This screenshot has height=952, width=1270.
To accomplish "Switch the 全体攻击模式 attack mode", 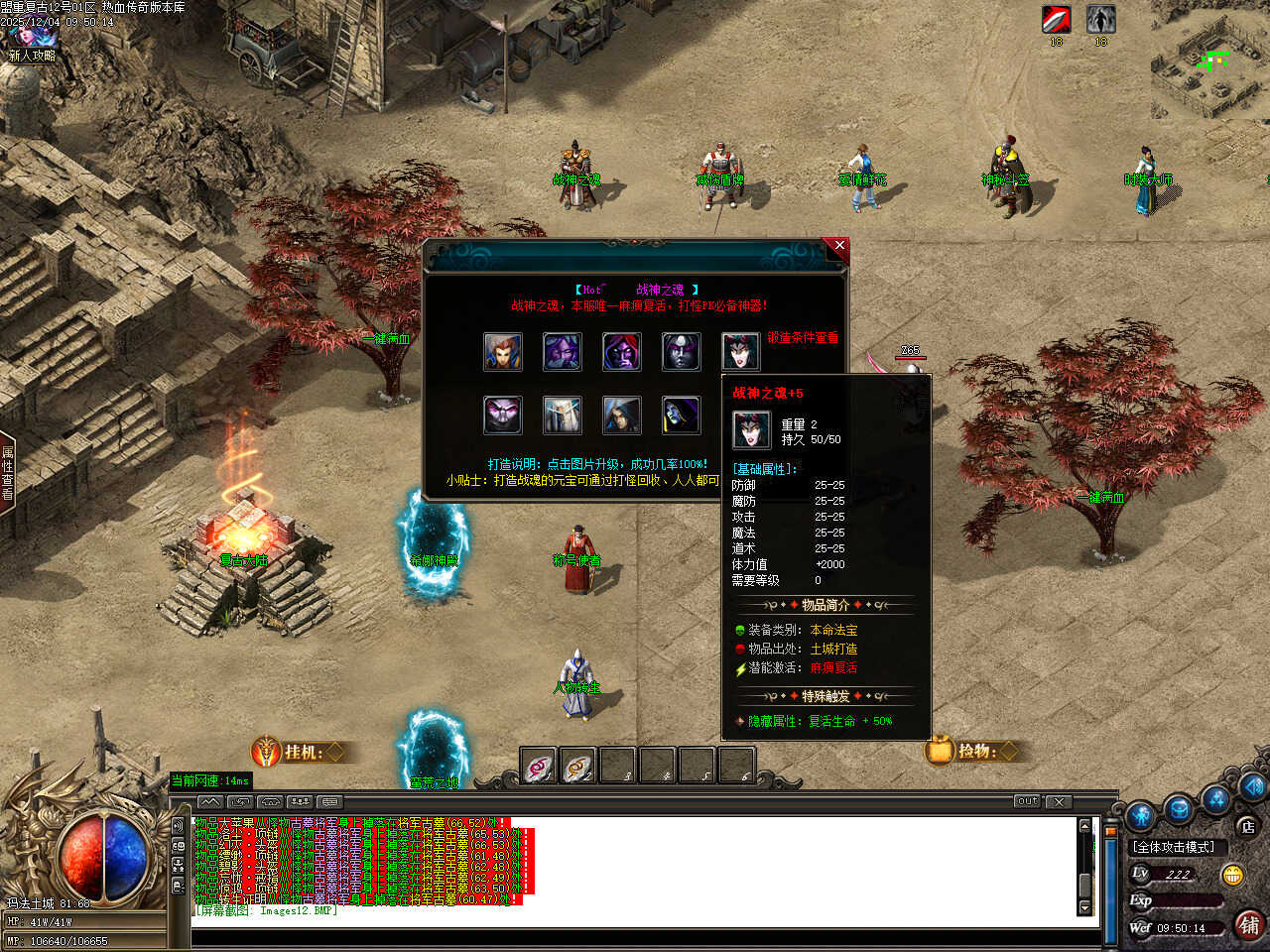I will tap(1173, 847).
